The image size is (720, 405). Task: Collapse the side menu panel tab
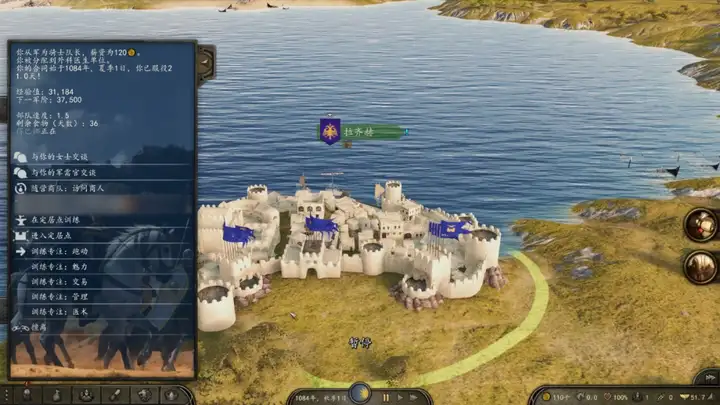pyautogui.click(x=204, y=64)
